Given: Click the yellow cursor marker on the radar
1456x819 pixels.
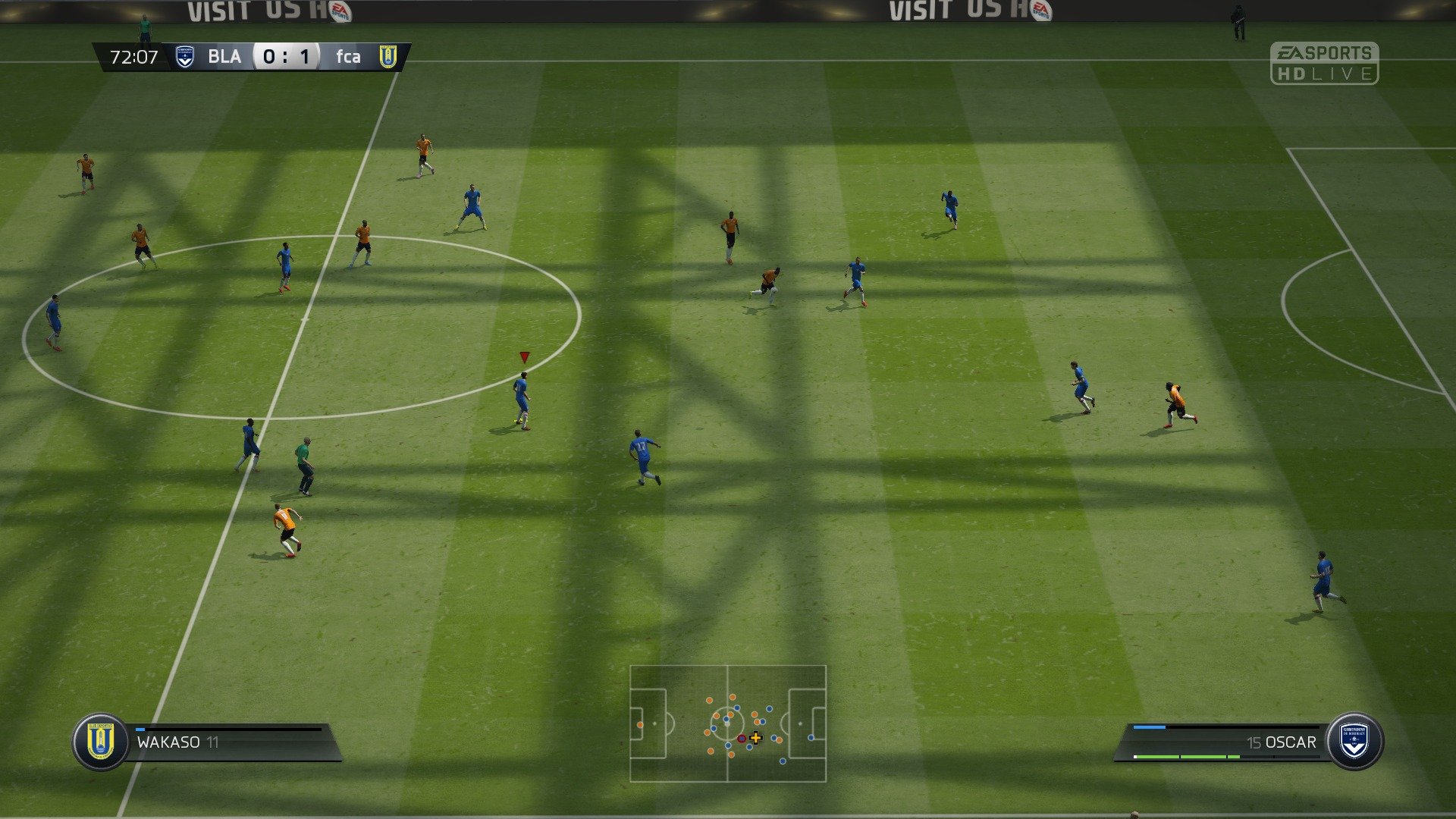Looking at the screenshot, I should point(756,738).
